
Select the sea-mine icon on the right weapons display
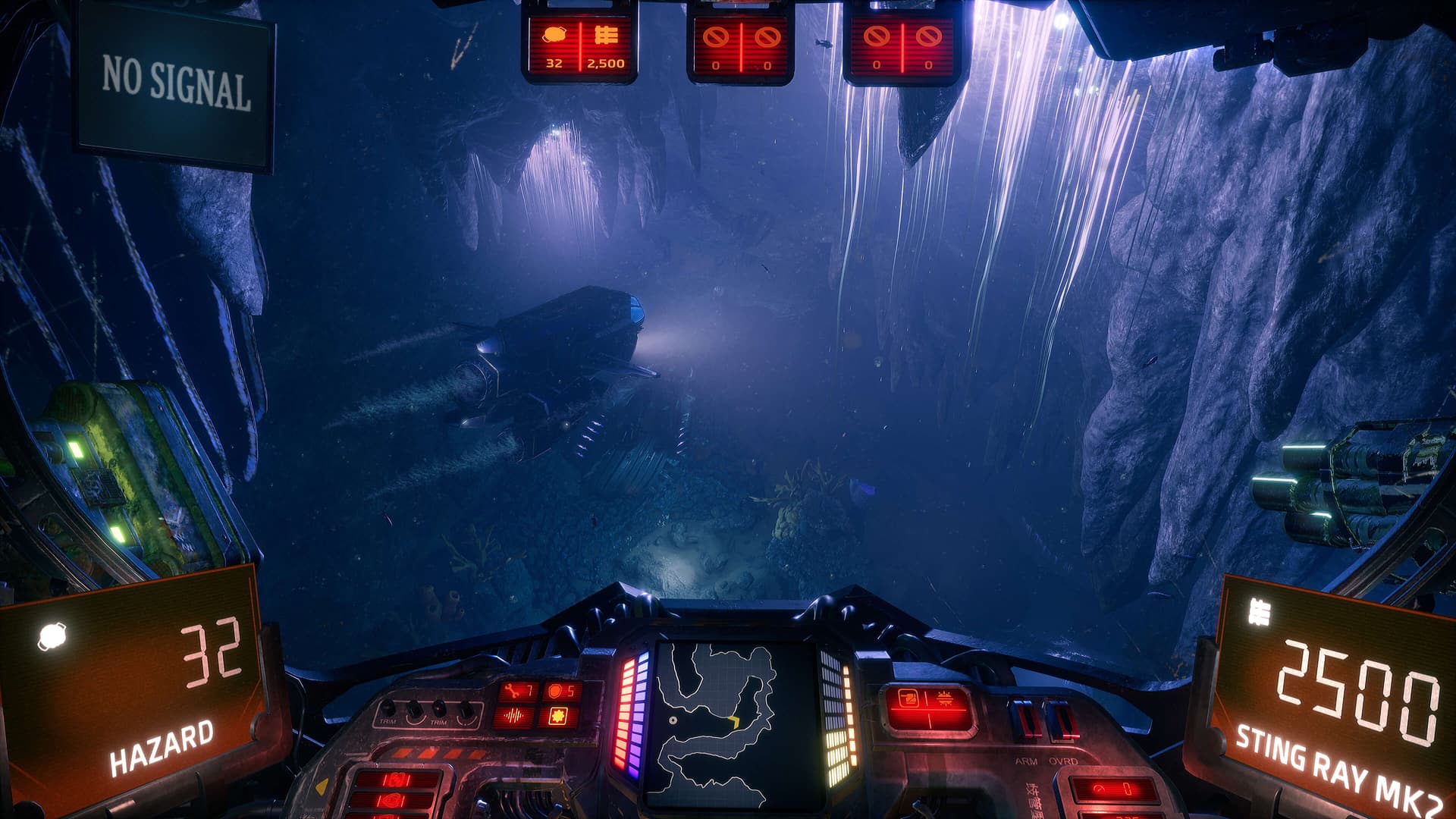click(x=945, y=698)
